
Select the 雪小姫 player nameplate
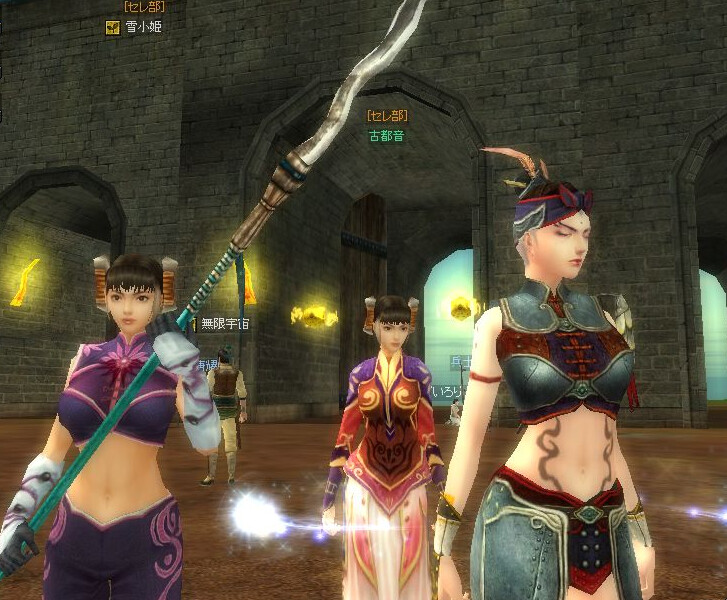click(x=143, y=27)
